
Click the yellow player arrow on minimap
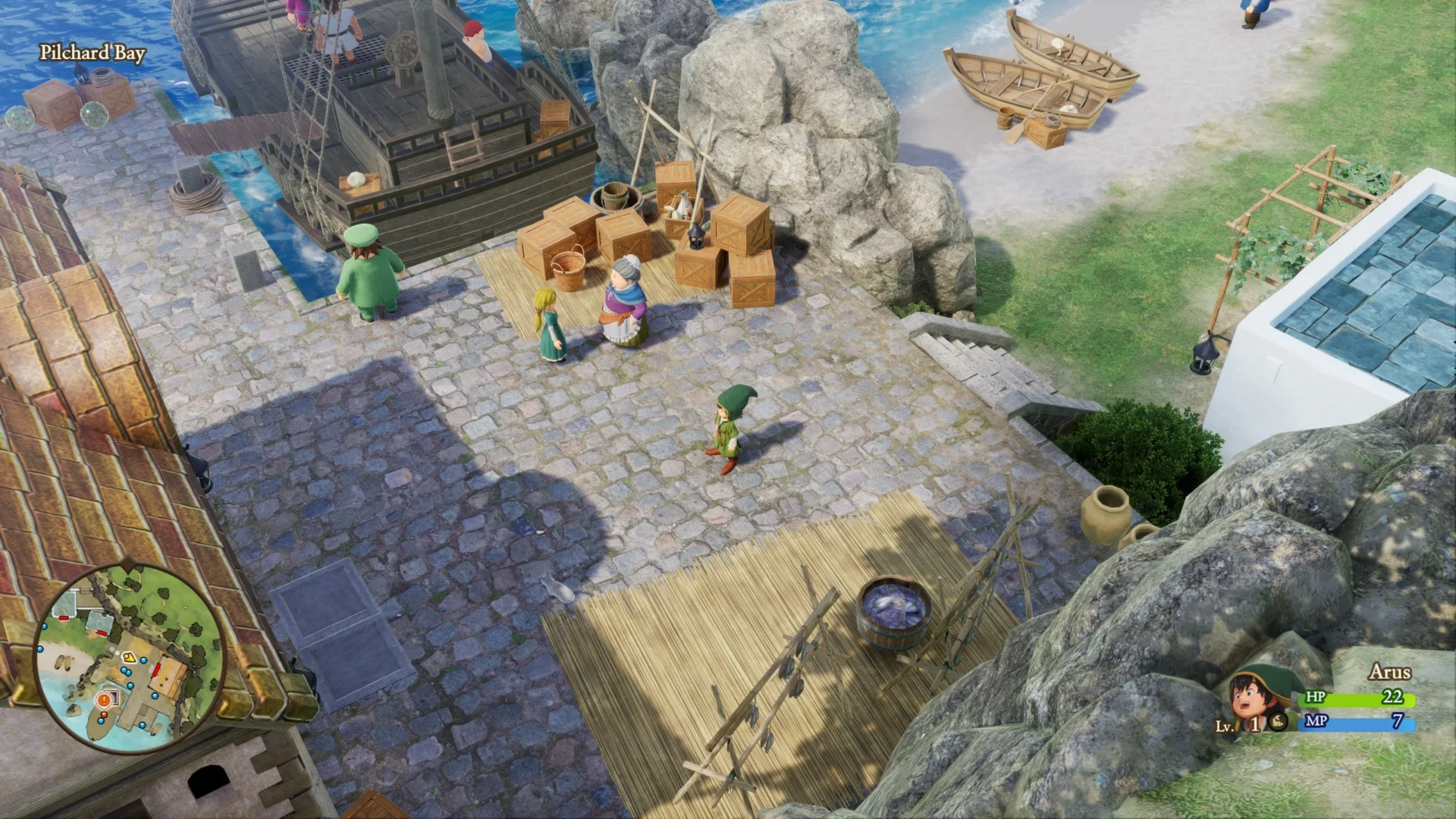point(130,657)
